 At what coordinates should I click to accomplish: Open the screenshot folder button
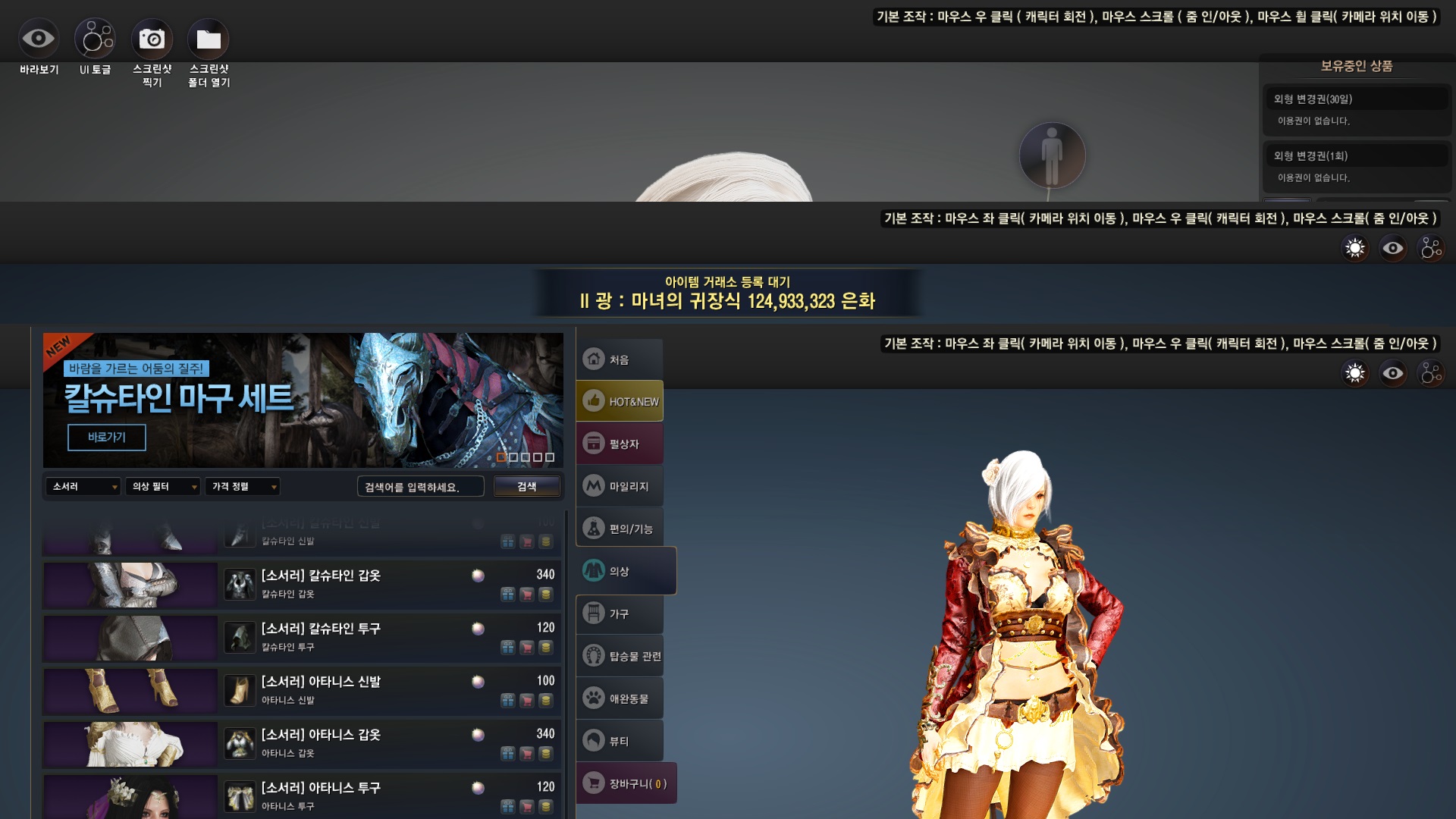(x=209, y=39)
